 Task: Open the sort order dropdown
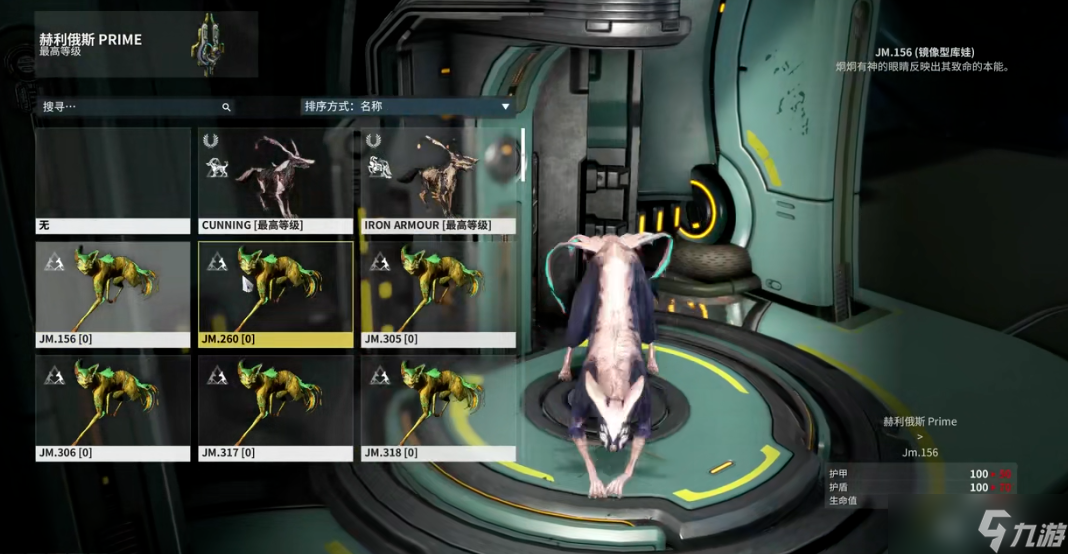tap(407, 106)
